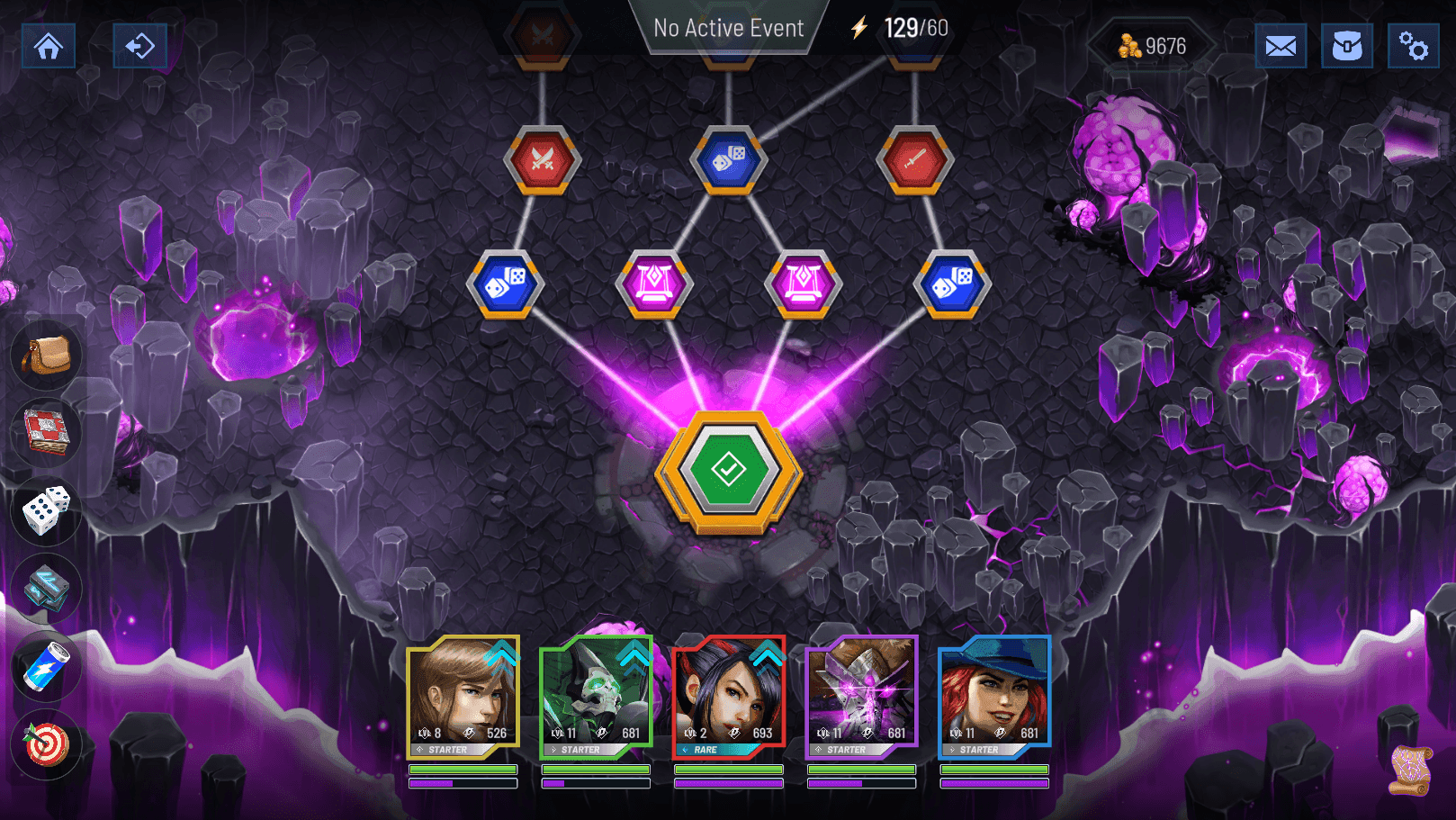Open the blue mask icon button
Viewport: 1456px width, 820px height.
1347,46
